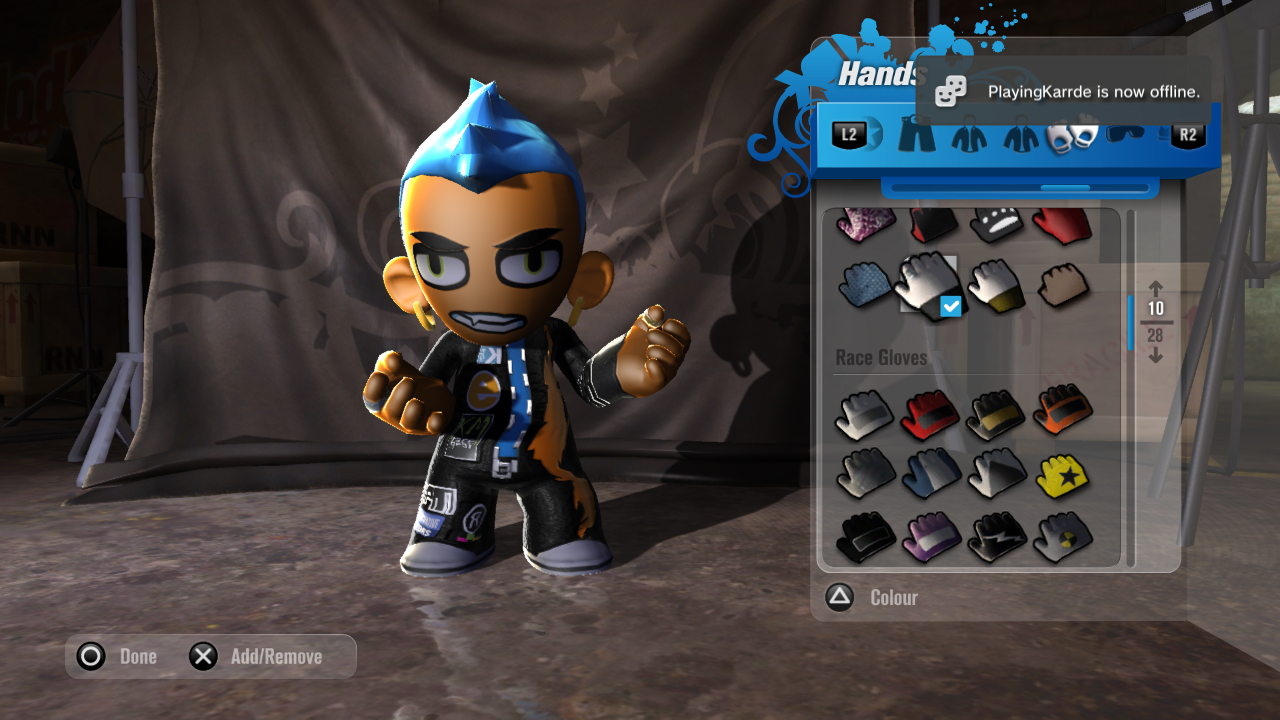
Task: Select the gloves category tab
Action: [1071, 136]
